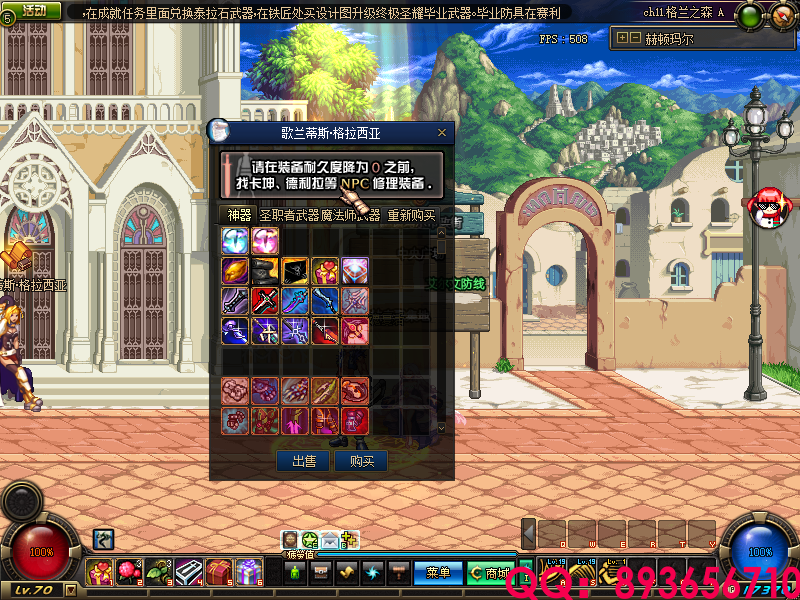The image size is (800, 600).
Task: Select the red cross sword weapon item
Action: tap(265, 300)
